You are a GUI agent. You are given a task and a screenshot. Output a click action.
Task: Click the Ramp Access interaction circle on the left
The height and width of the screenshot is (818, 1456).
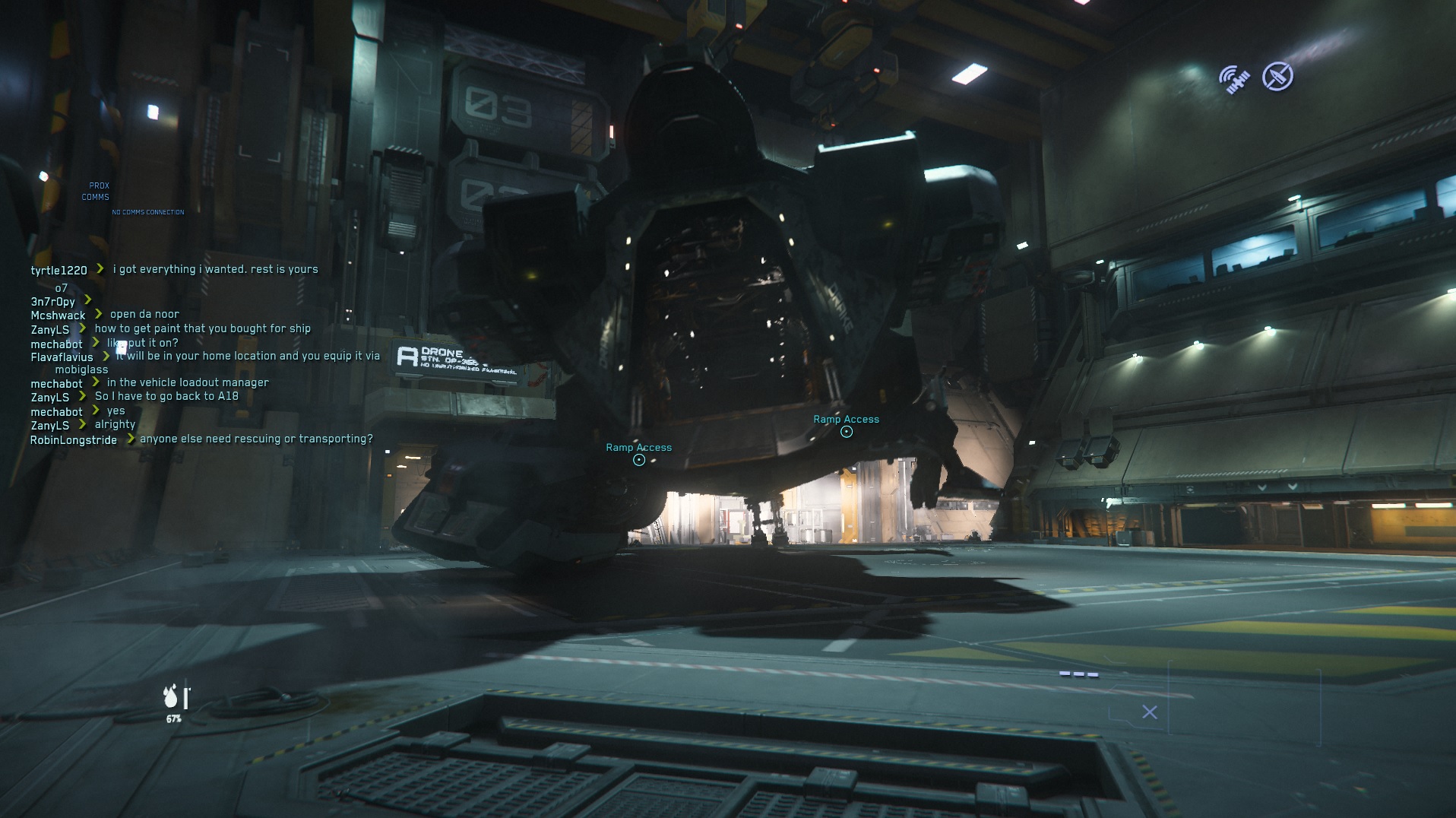click(638, 460)
